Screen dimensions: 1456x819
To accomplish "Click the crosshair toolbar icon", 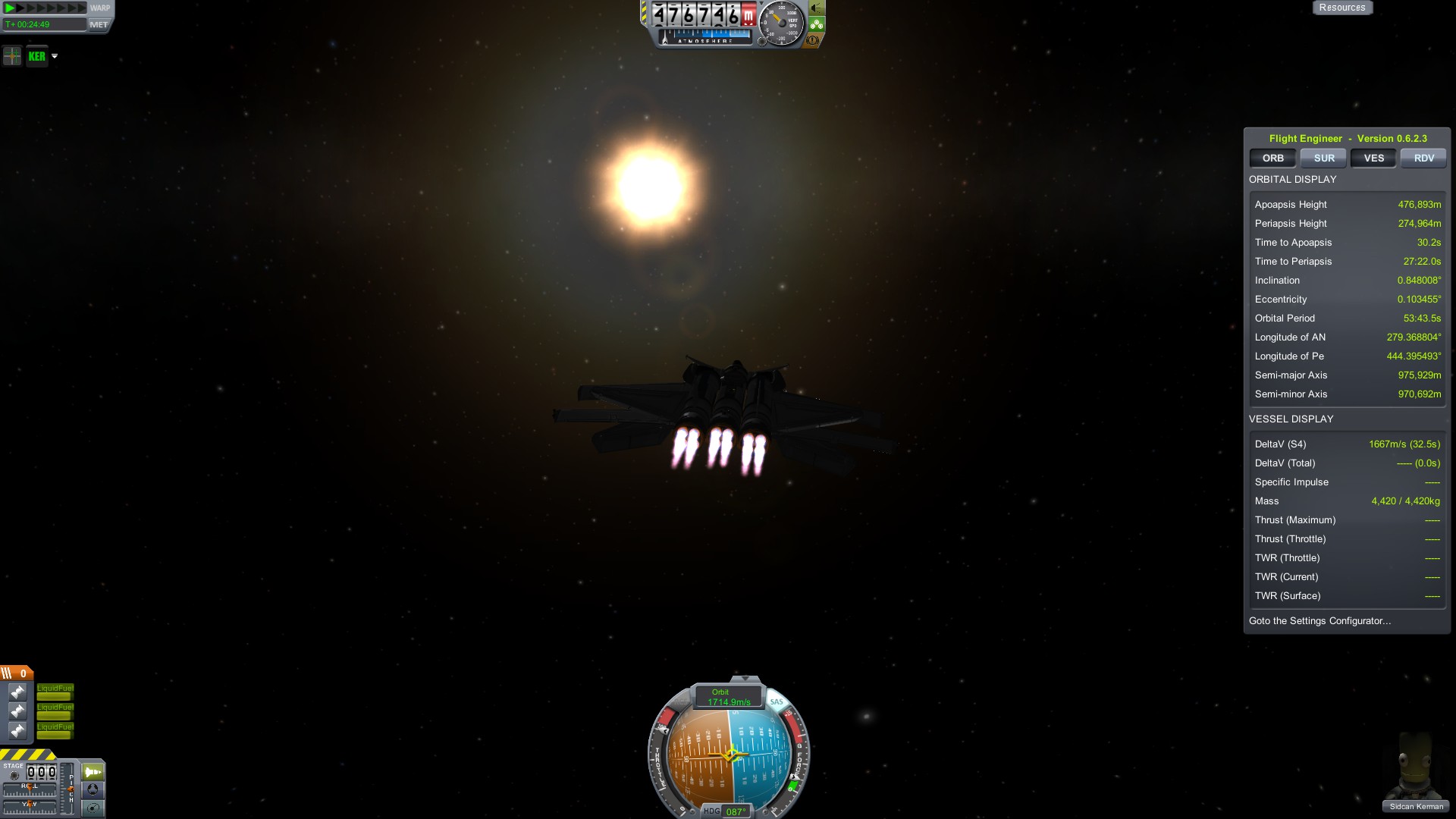I will 12,56.
